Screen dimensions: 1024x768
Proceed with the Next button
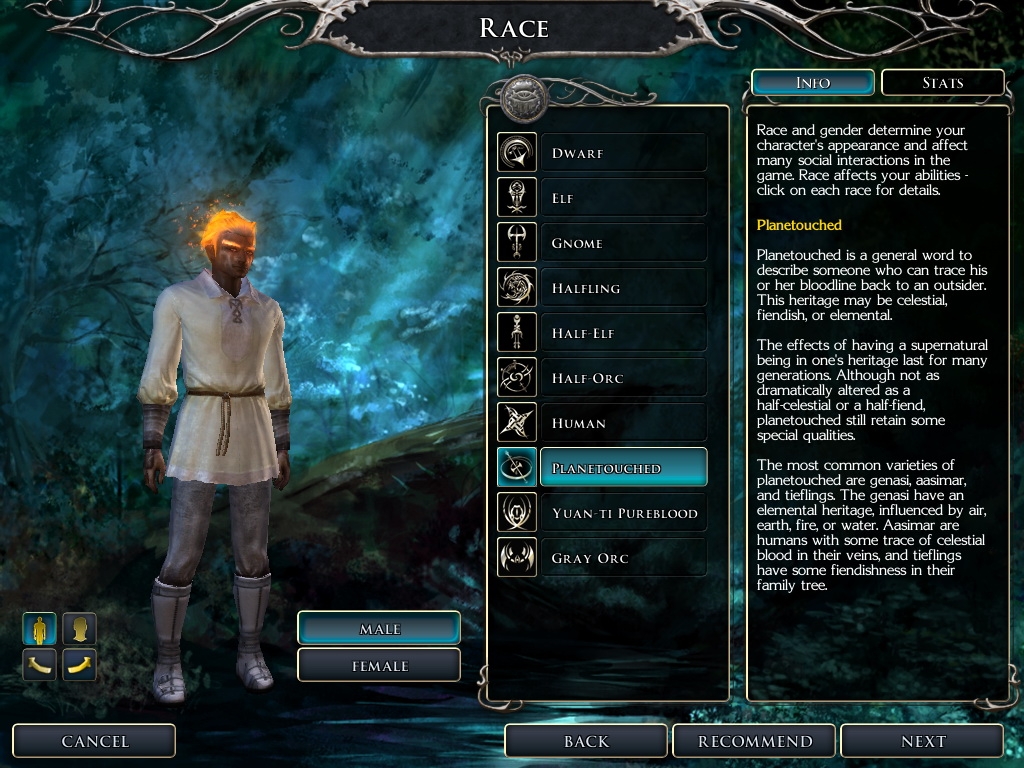922,741
